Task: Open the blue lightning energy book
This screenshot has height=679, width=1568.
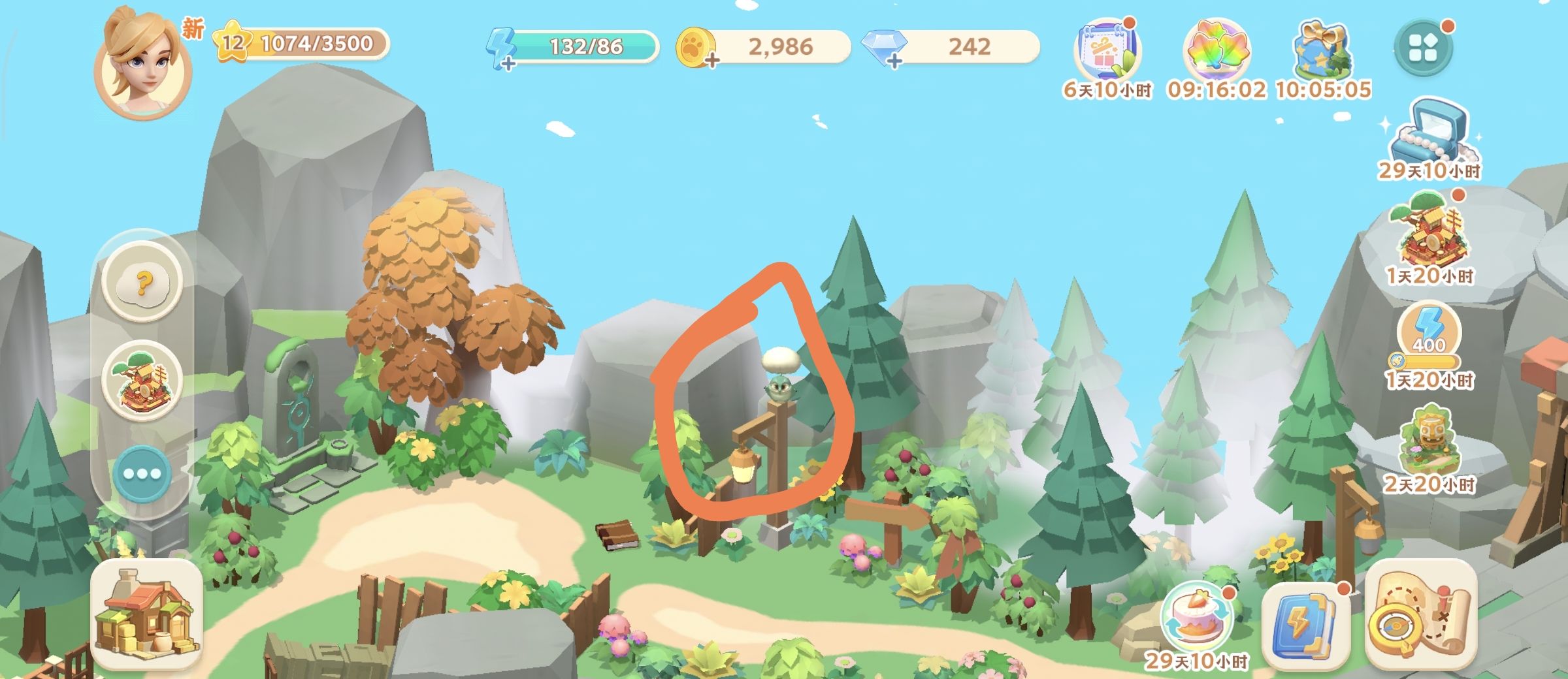Action: pos(1304,624)
